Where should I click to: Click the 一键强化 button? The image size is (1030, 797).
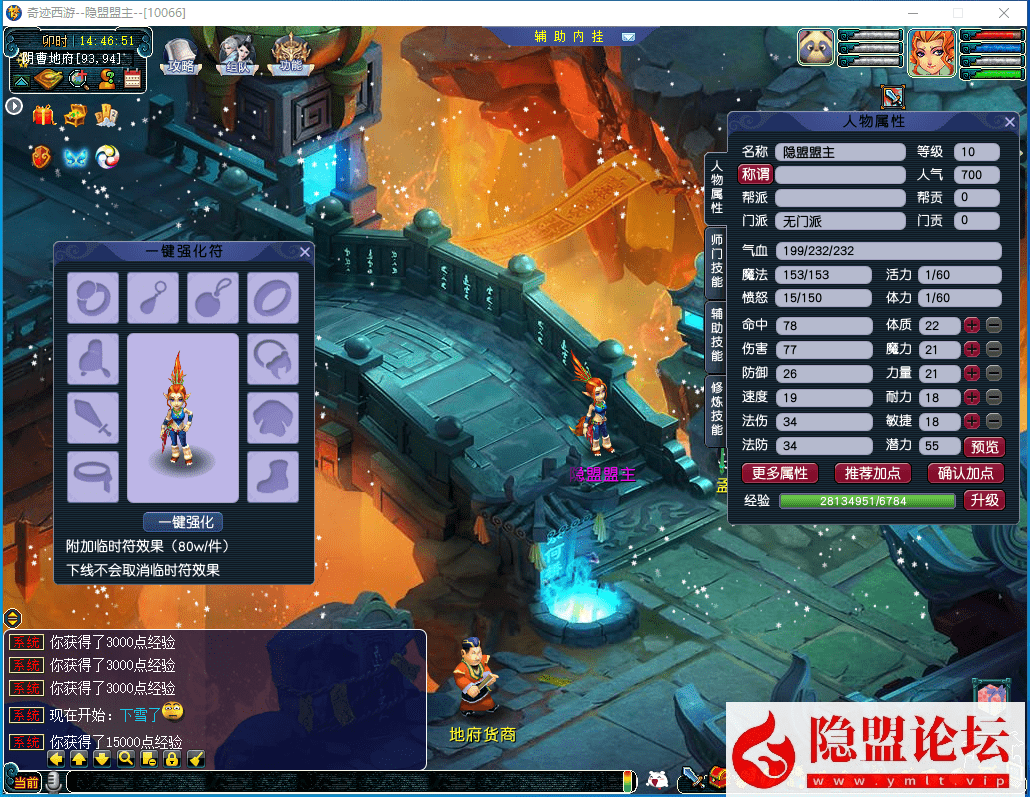(x=183, y=522)
